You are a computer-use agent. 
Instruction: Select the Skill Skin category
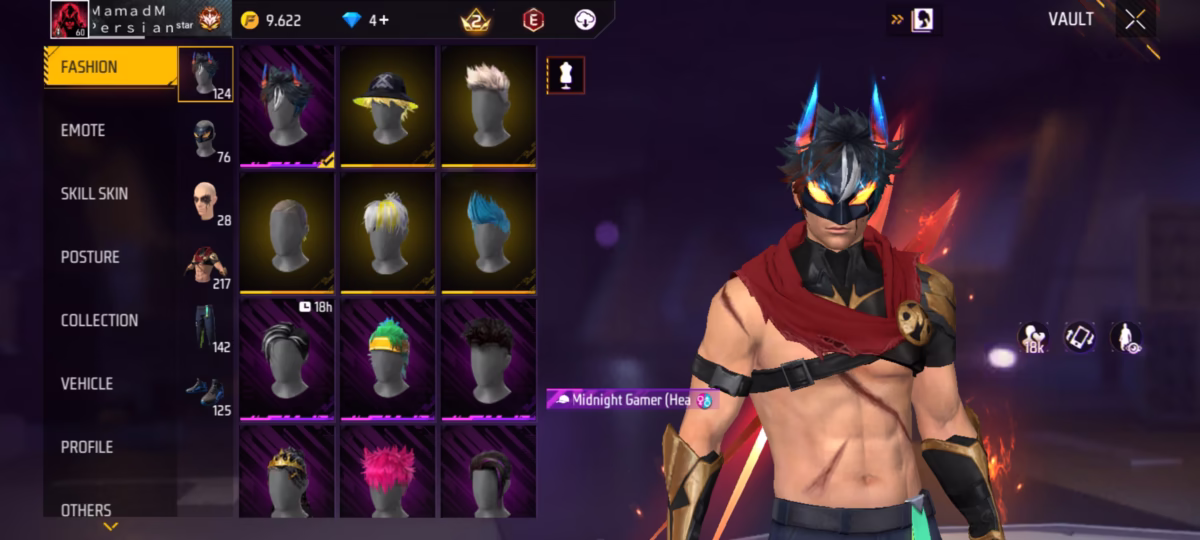[x=110, y=194]
